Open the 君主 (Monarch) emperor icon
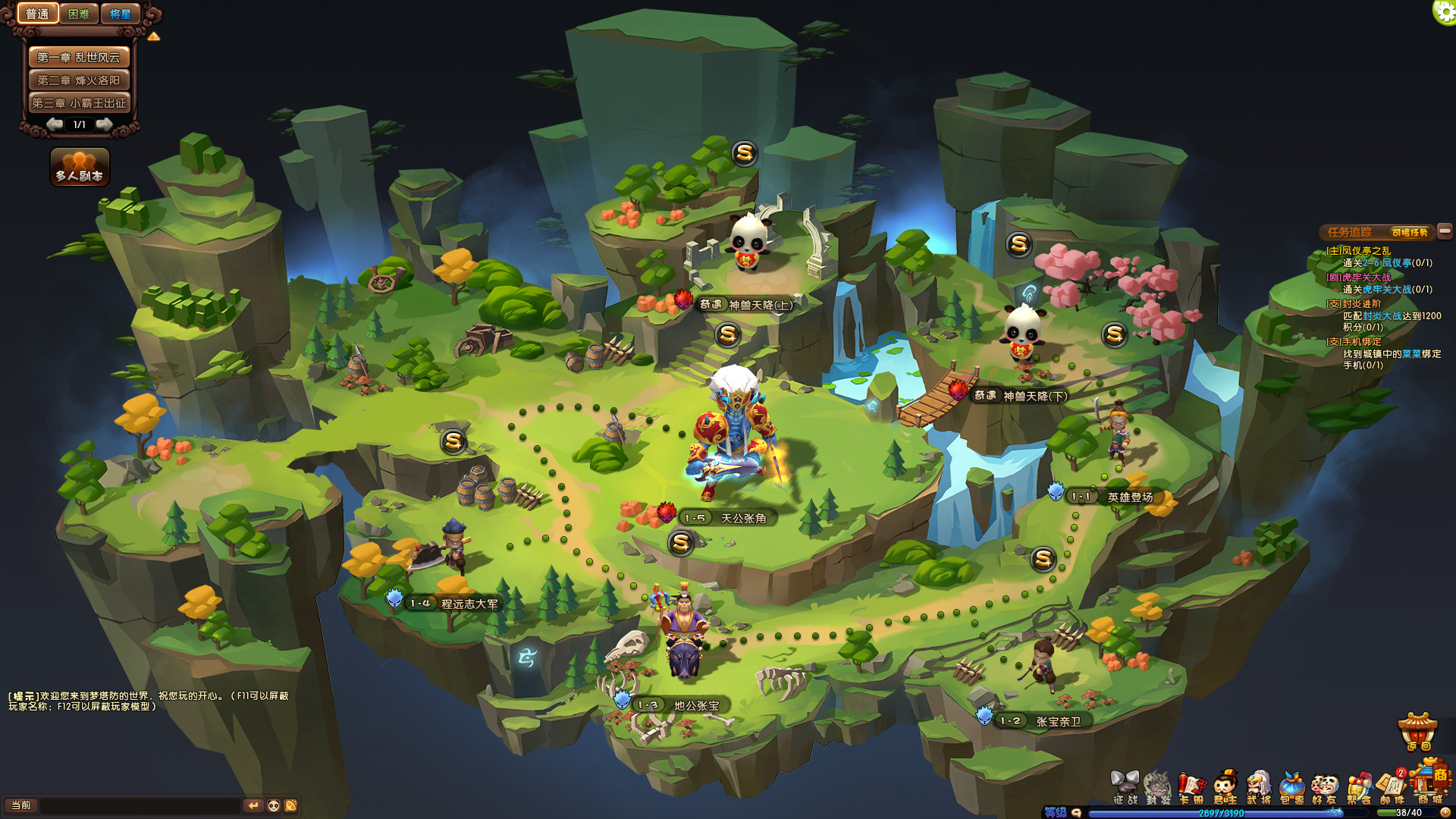This screenshot has width=1456, height=819. pyautogui.click(x=1224, y=785)
